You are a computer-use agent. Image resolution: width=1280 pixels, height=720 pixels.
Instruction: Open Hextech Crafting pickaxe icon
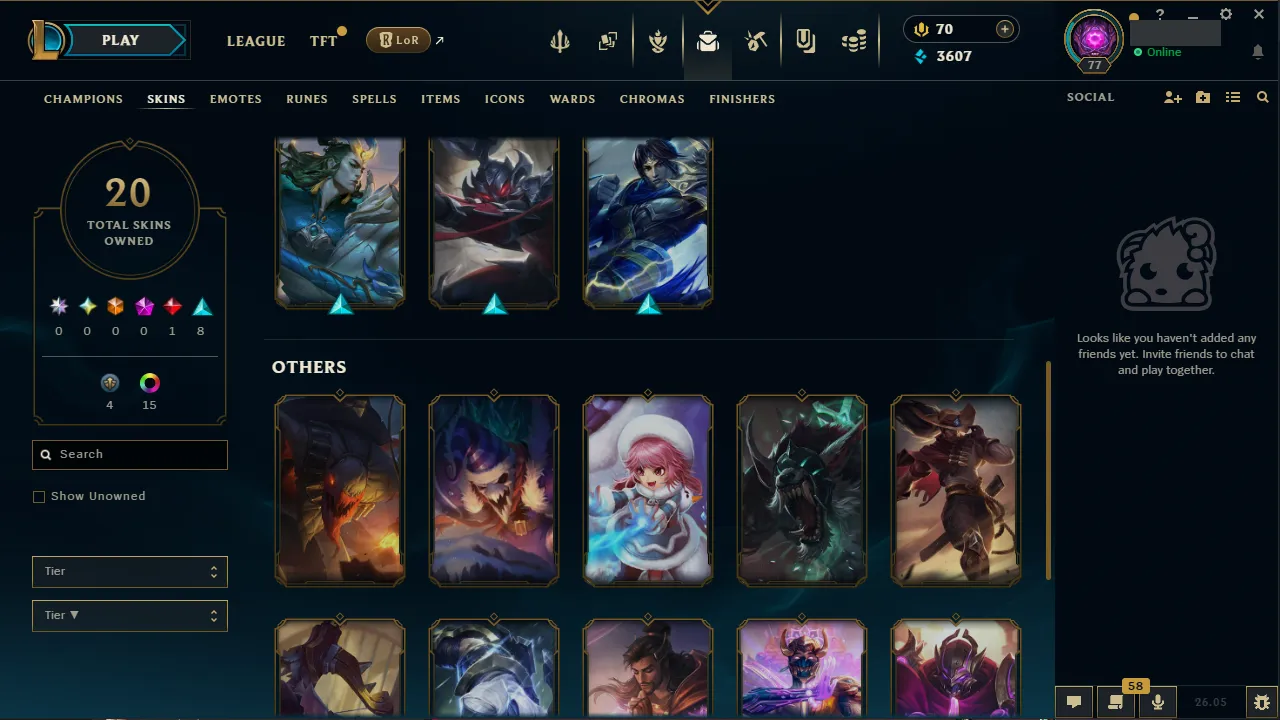[756, 40]
